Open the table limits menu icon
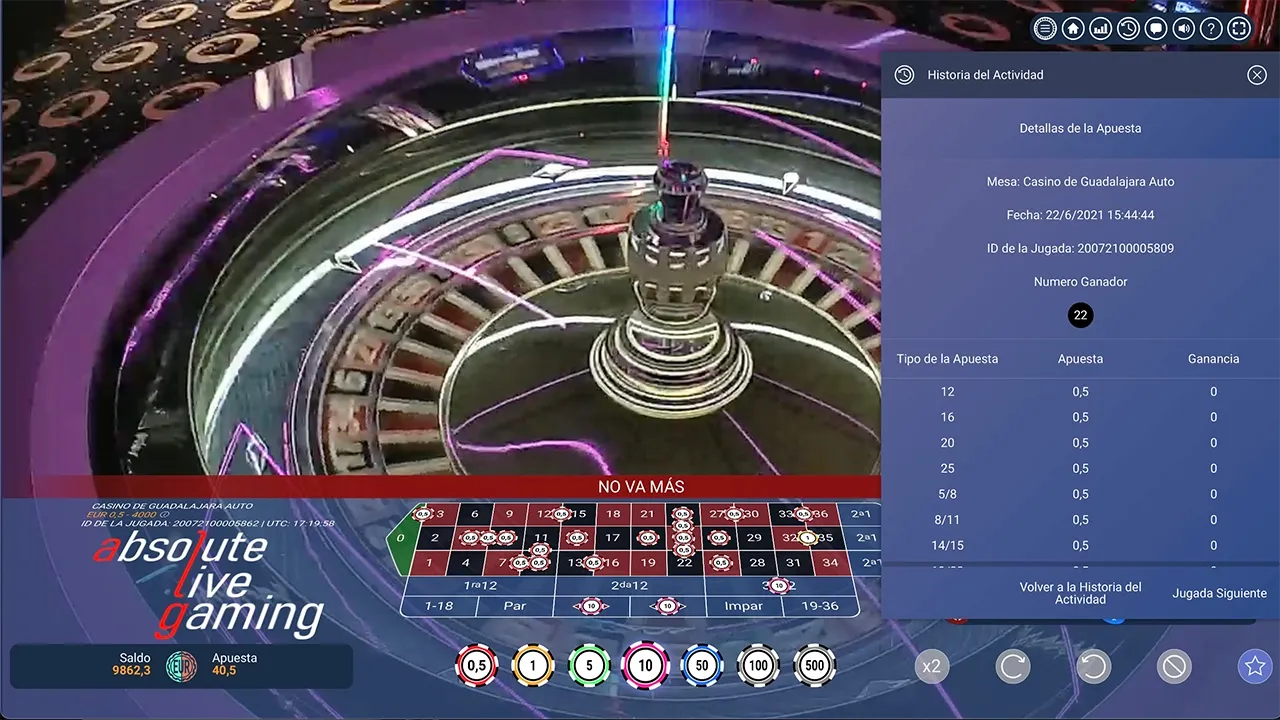1280x720 pixels. (x=1044, y=28)
